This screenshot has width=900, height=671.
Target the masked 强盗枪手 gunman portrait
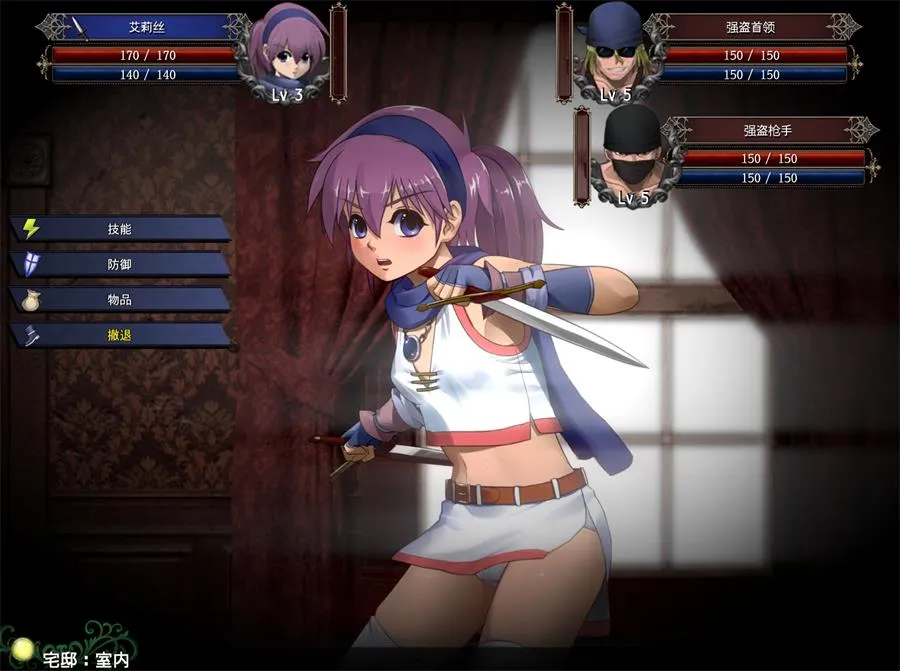(x=632, y=155)
